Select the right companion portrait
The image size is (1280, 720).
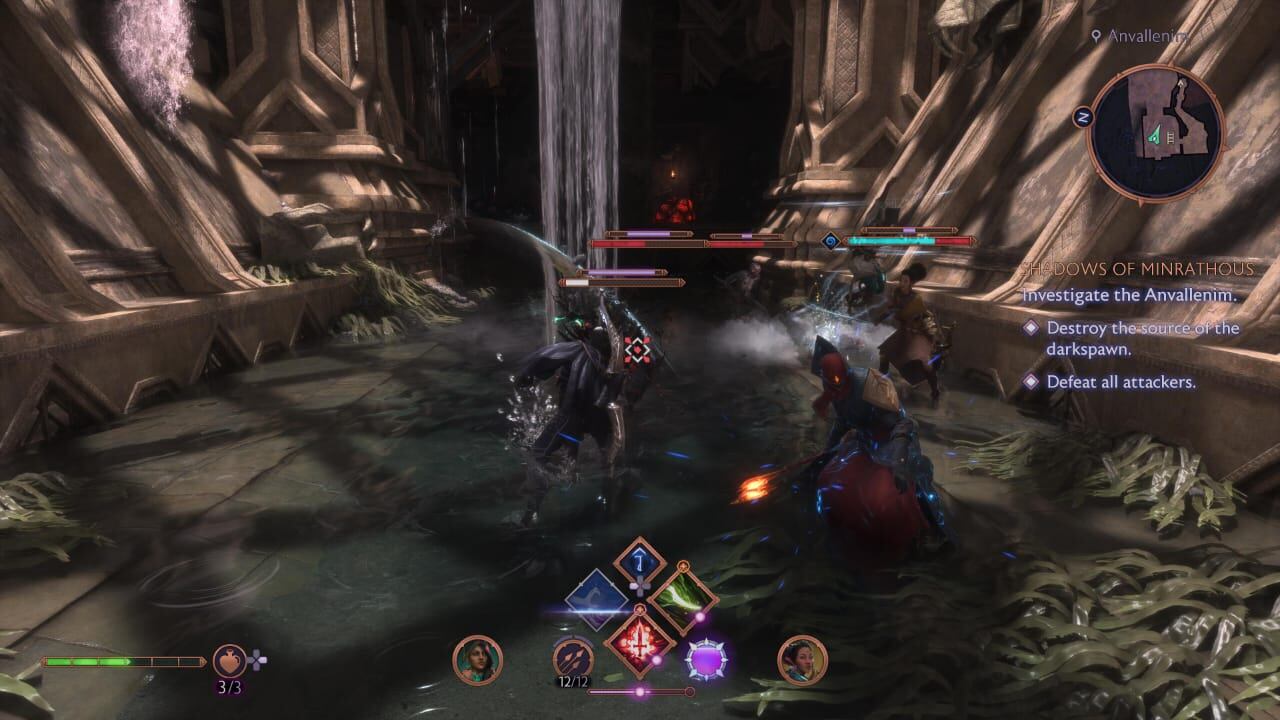coord(802,660)
